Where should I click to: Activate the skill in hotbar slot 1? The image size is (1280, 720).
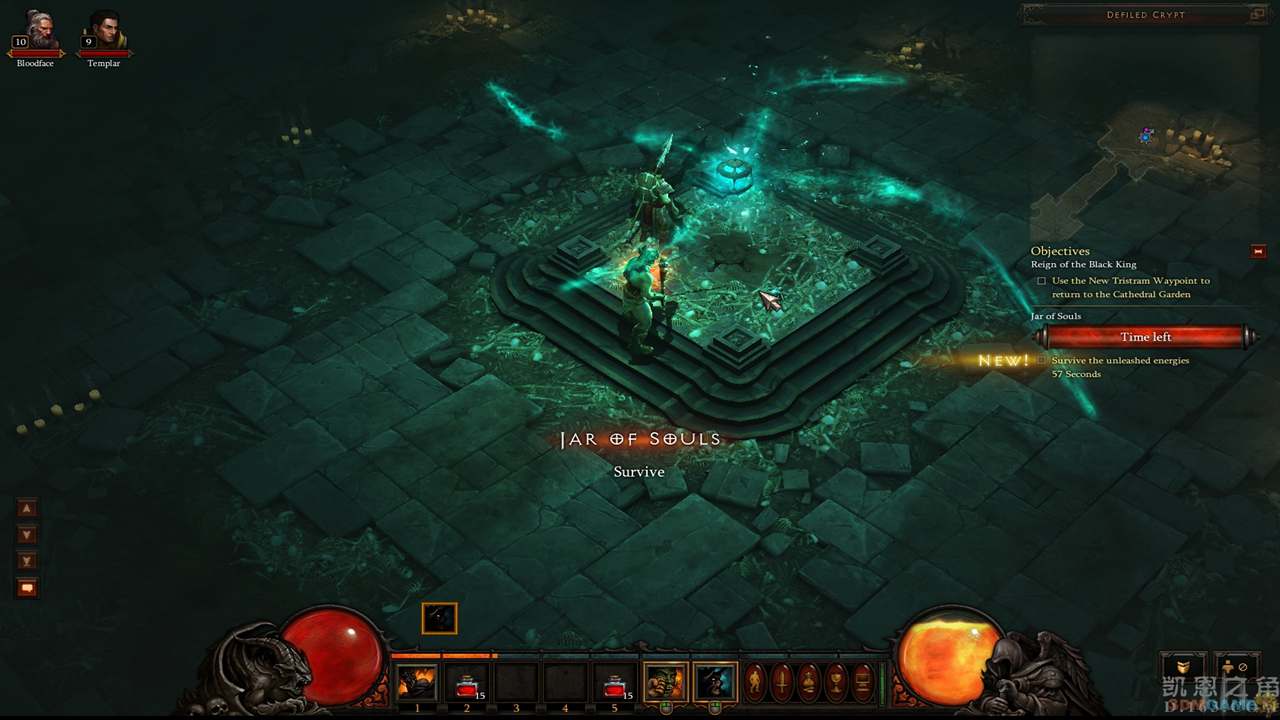[x=417, y=682]
